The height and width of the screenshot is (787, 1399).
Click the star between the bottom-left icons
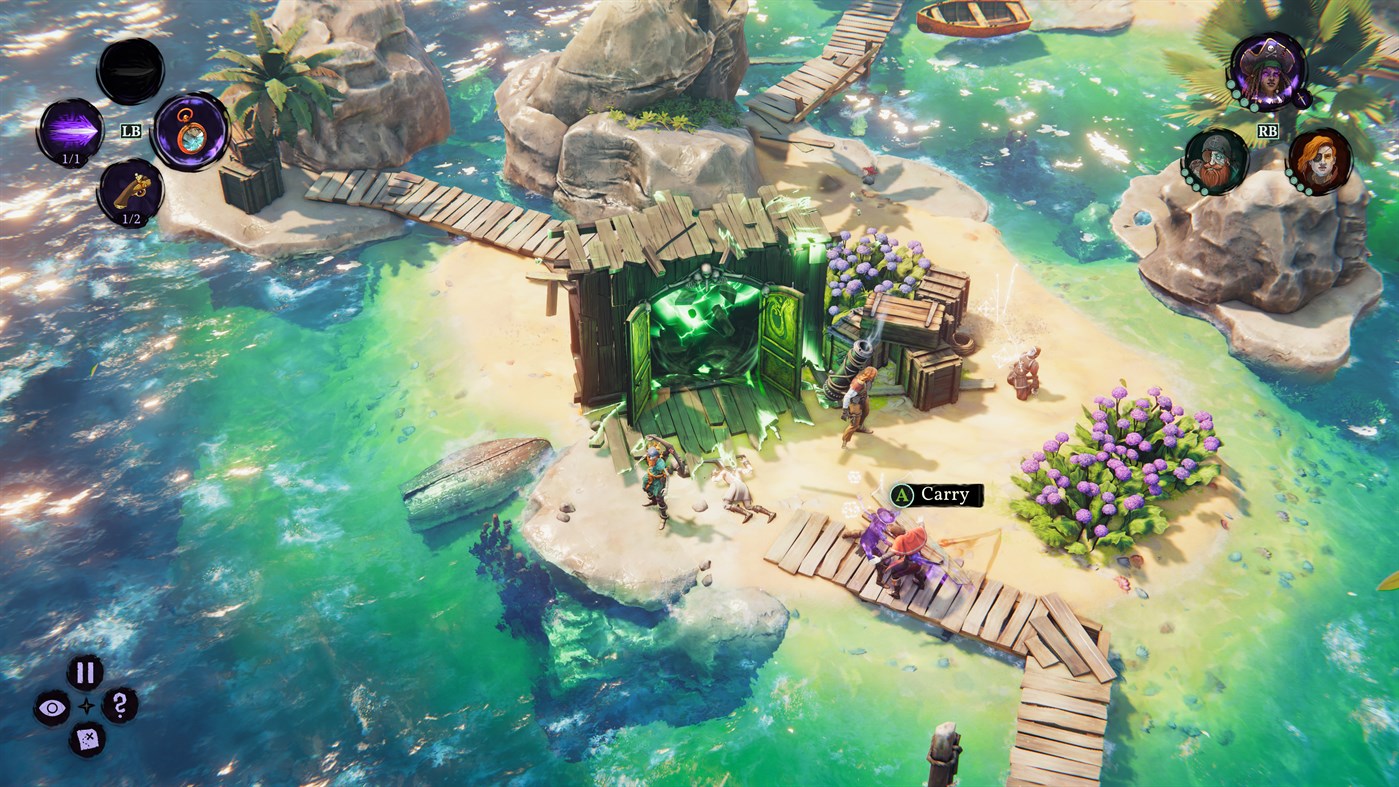pos(86,706)
